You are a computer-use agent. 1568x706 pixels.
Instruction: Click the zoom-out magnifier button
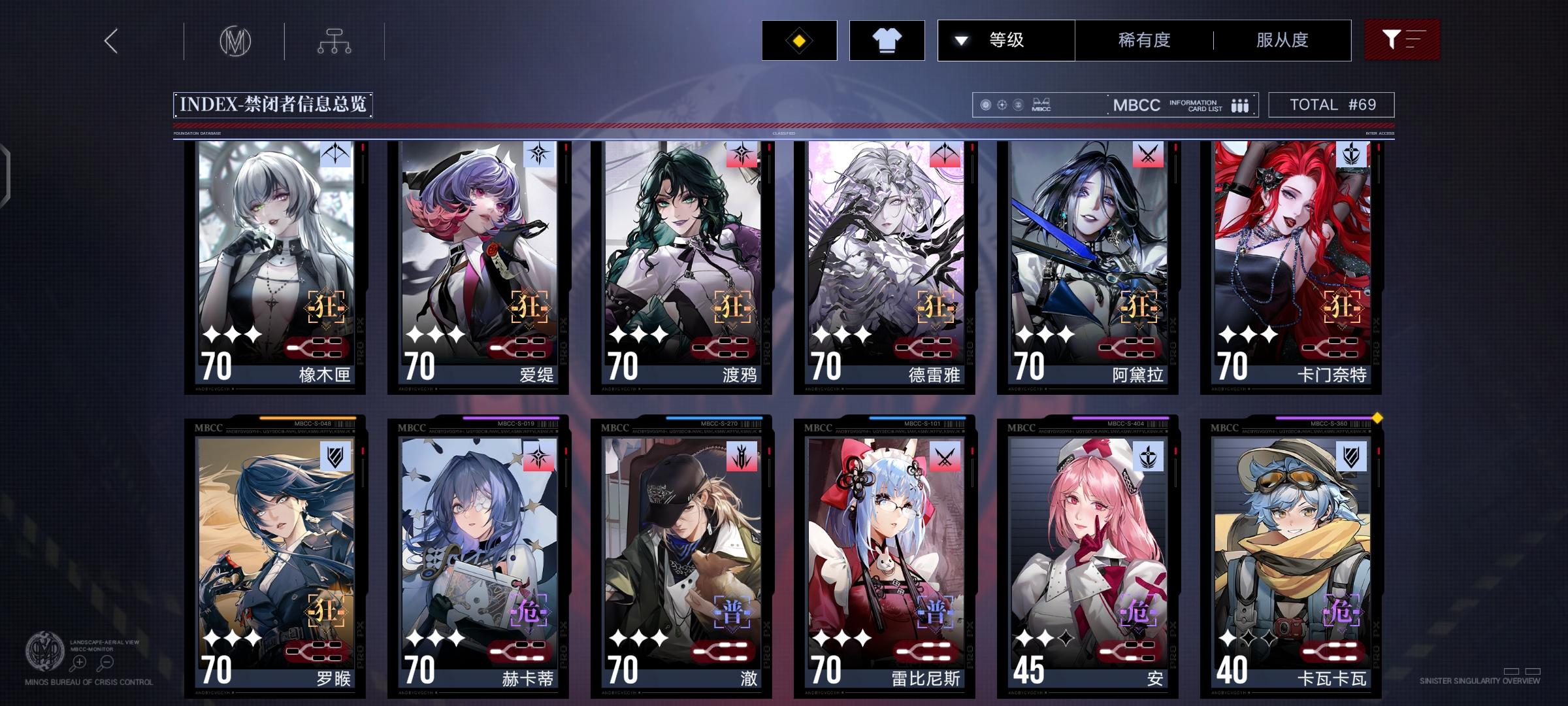point(106,662)
